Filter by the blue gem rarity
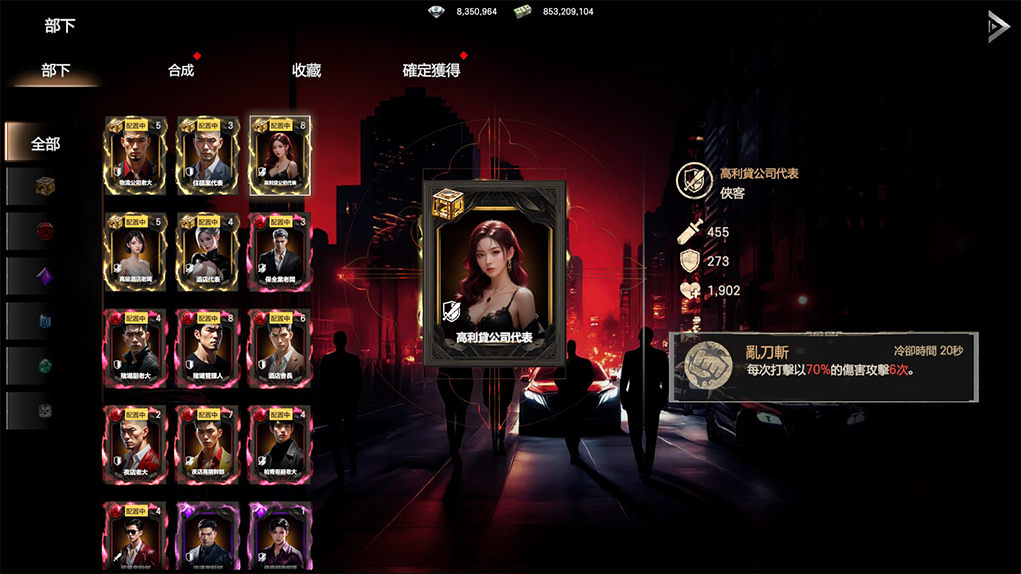Screen dimensions: 1021x574 [45, 321]
